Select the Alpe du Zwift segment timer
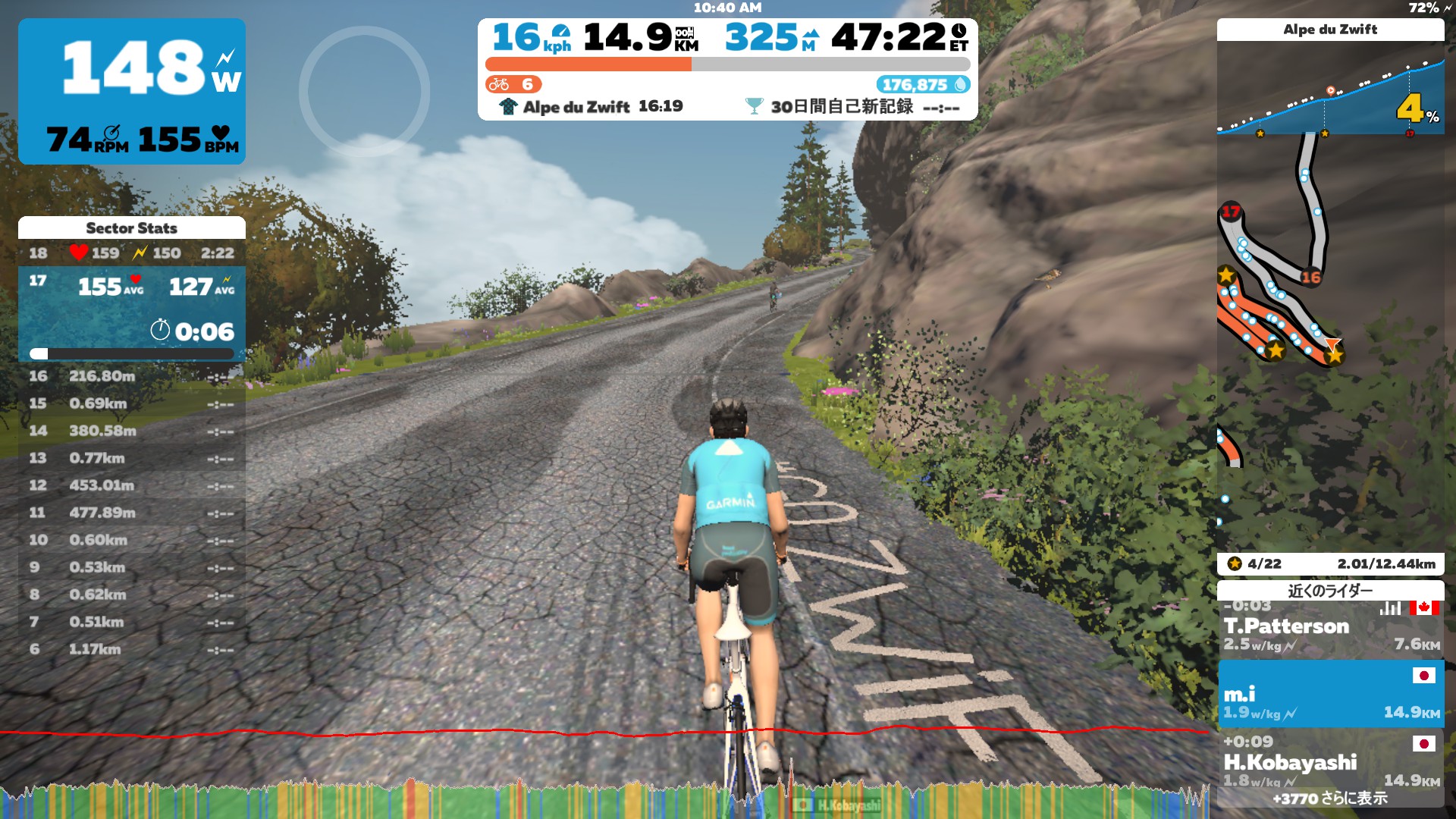 (x=591, y=107)
